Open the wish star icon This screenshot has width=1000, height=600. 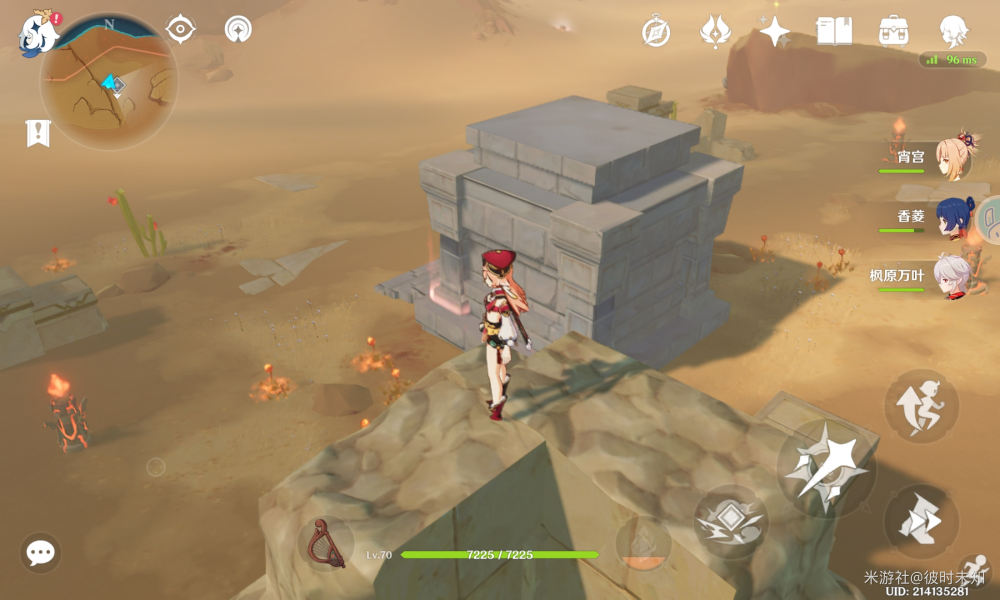click(774, 31)
